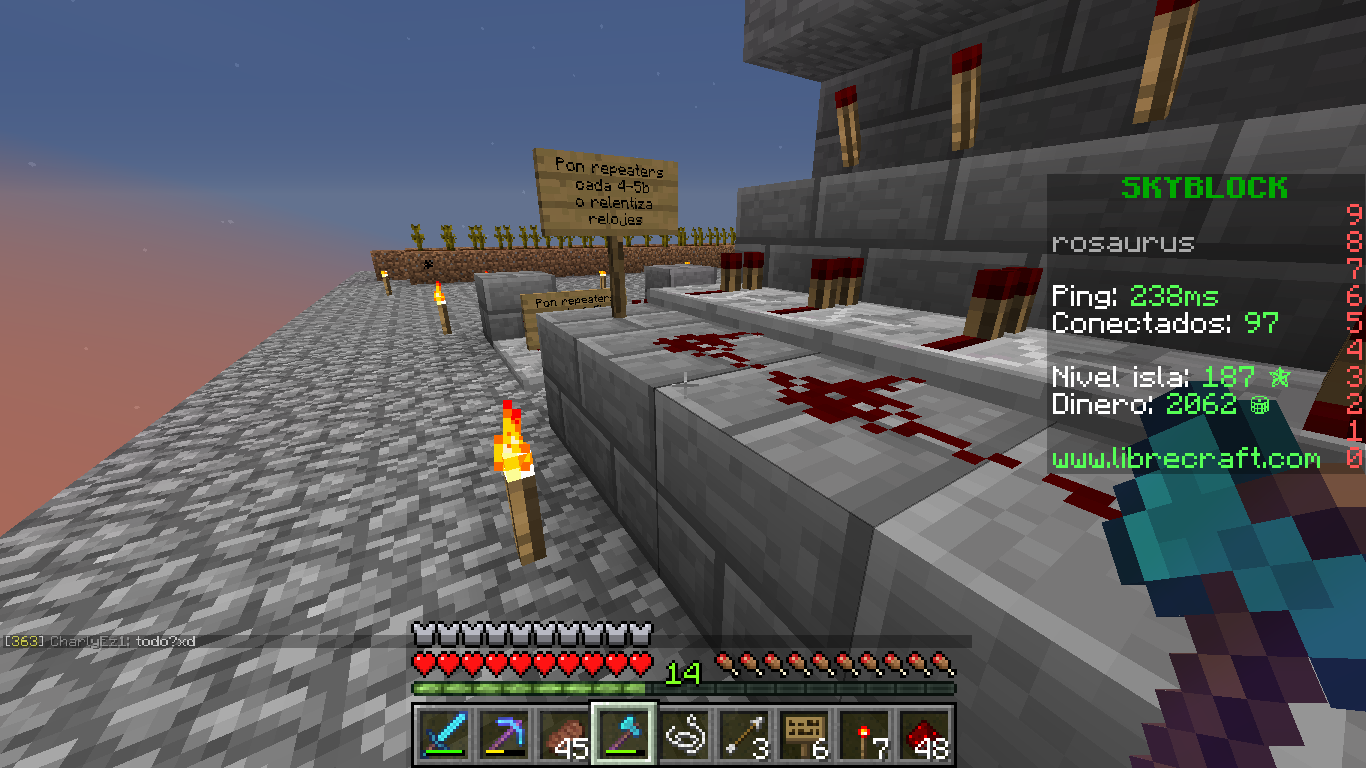Click the CharlyEz1 chat message

coord(100,640)
